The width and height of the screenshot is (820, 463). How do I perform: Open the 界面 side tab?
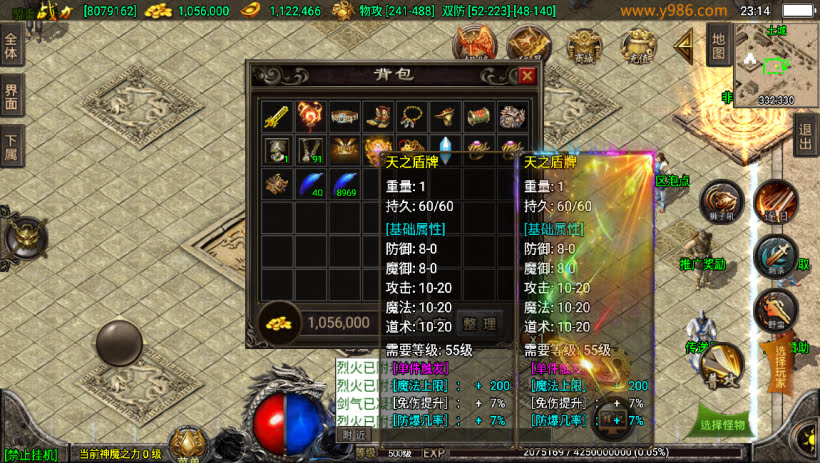(x=12, y=98)
